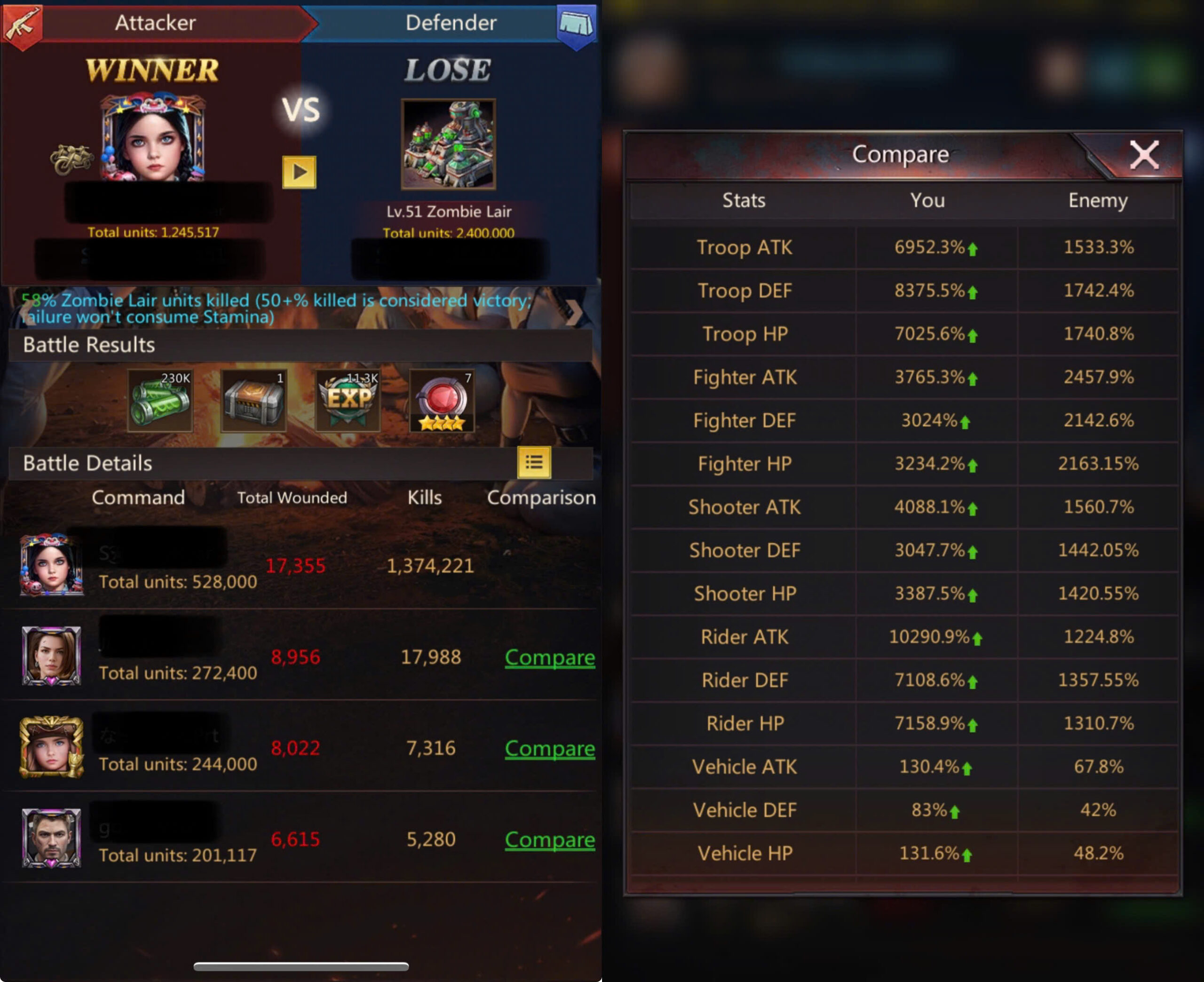View the Lv.51 Zombie Lair image

click(x=448, y=144)
